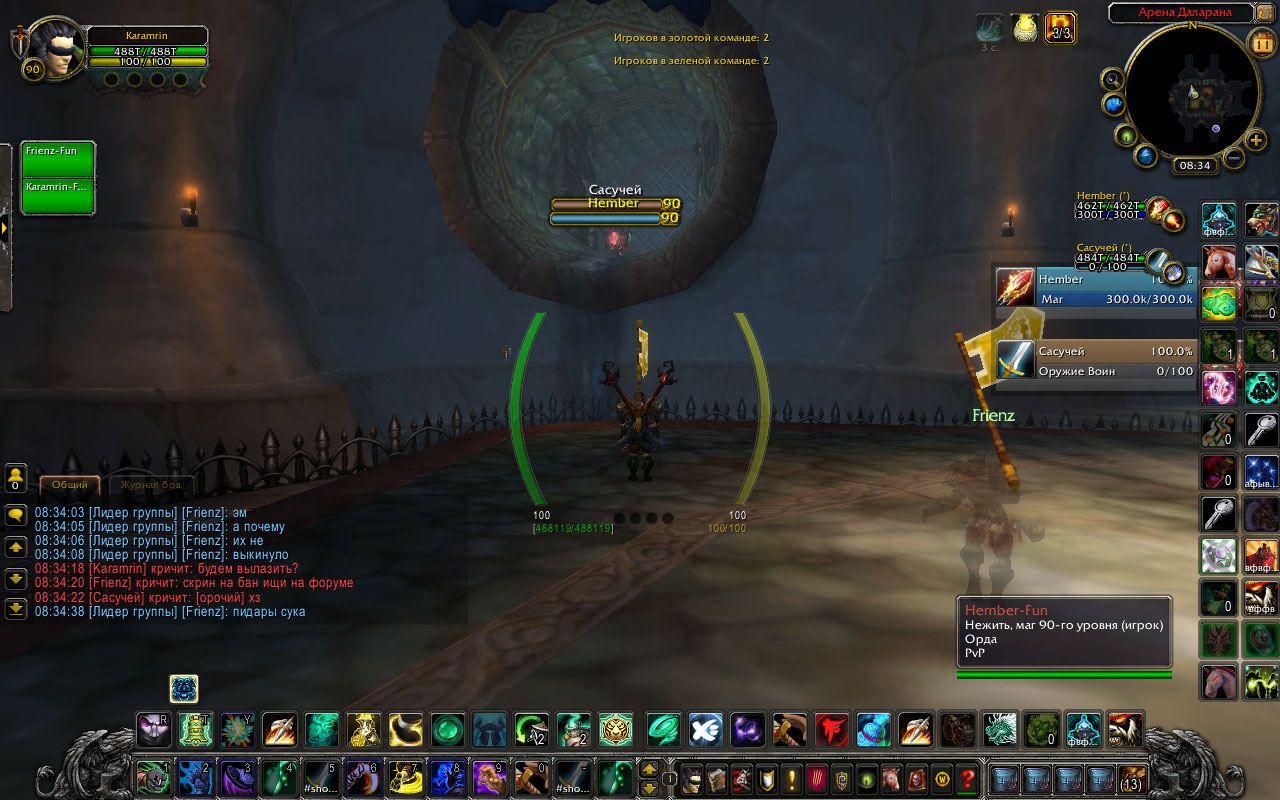Open the world map button beside zone name
Image resolution: width=1280 pixels, height=800 pixels.
coord(1265,13)
